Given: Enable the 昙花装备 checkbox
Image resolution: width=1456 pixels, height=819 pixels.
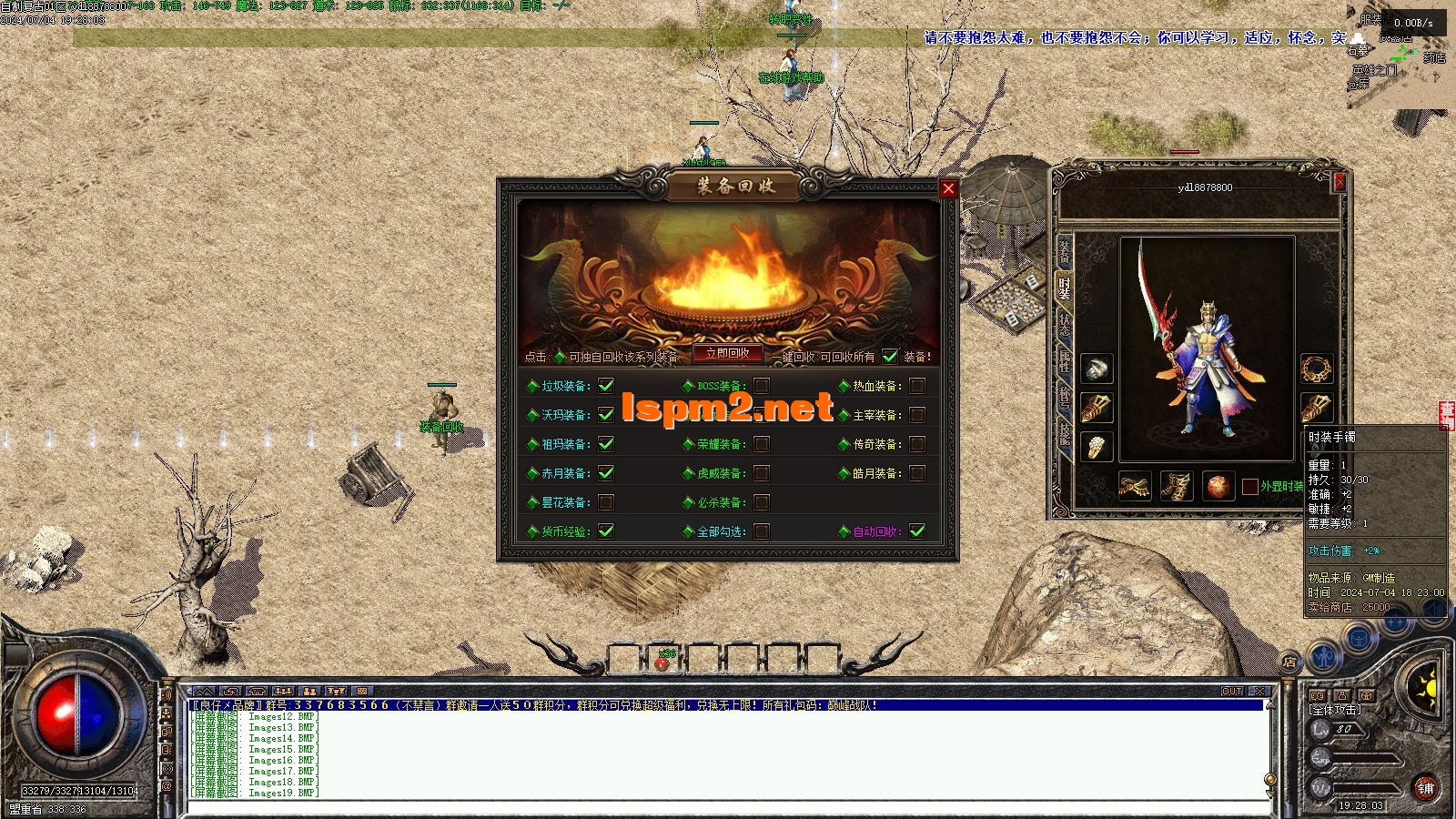Looking at the screenshot, I should point(606,502).
